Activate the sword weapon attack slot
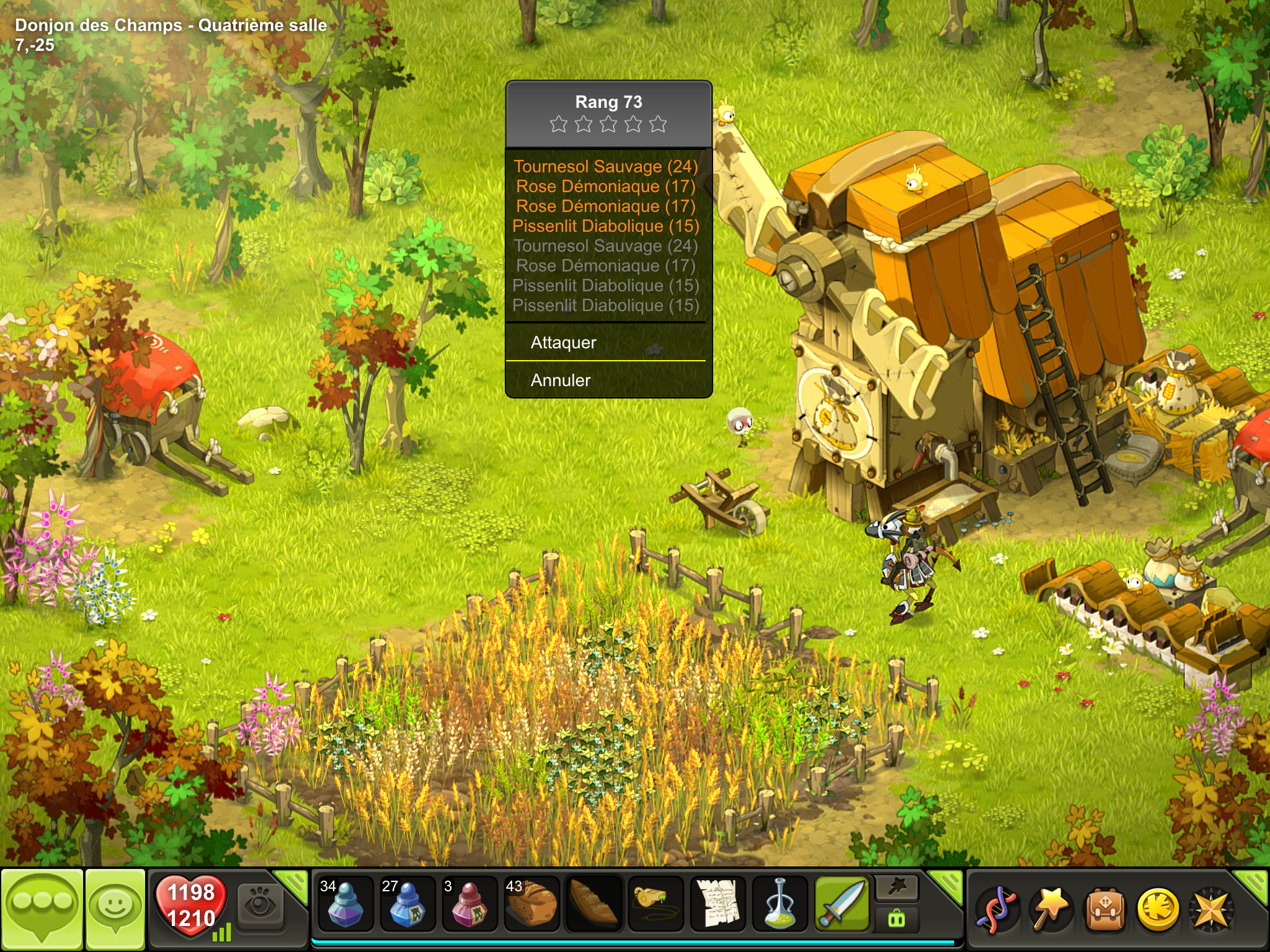Image resolution: width=1270 pixels, height=952 pixels. click(842, 904)
